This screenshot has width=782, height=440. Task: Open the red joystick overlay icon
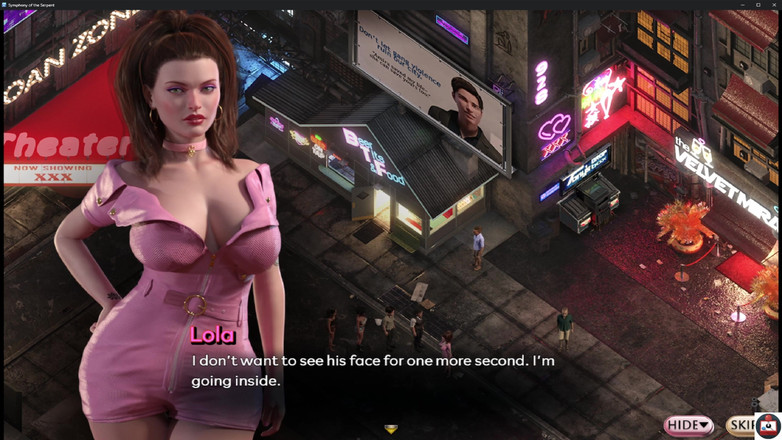[768, 426]
